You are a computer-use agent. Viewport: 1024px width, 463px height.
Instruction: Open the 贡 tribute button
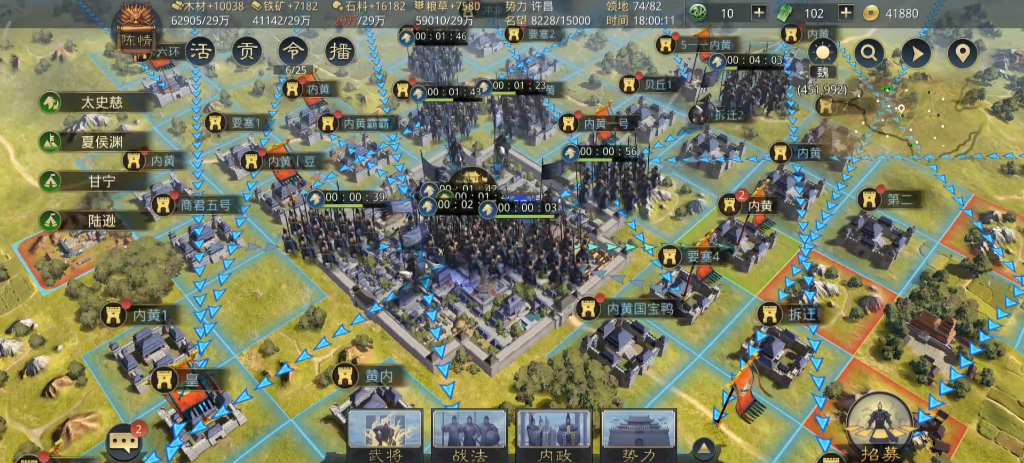[246, 51]
